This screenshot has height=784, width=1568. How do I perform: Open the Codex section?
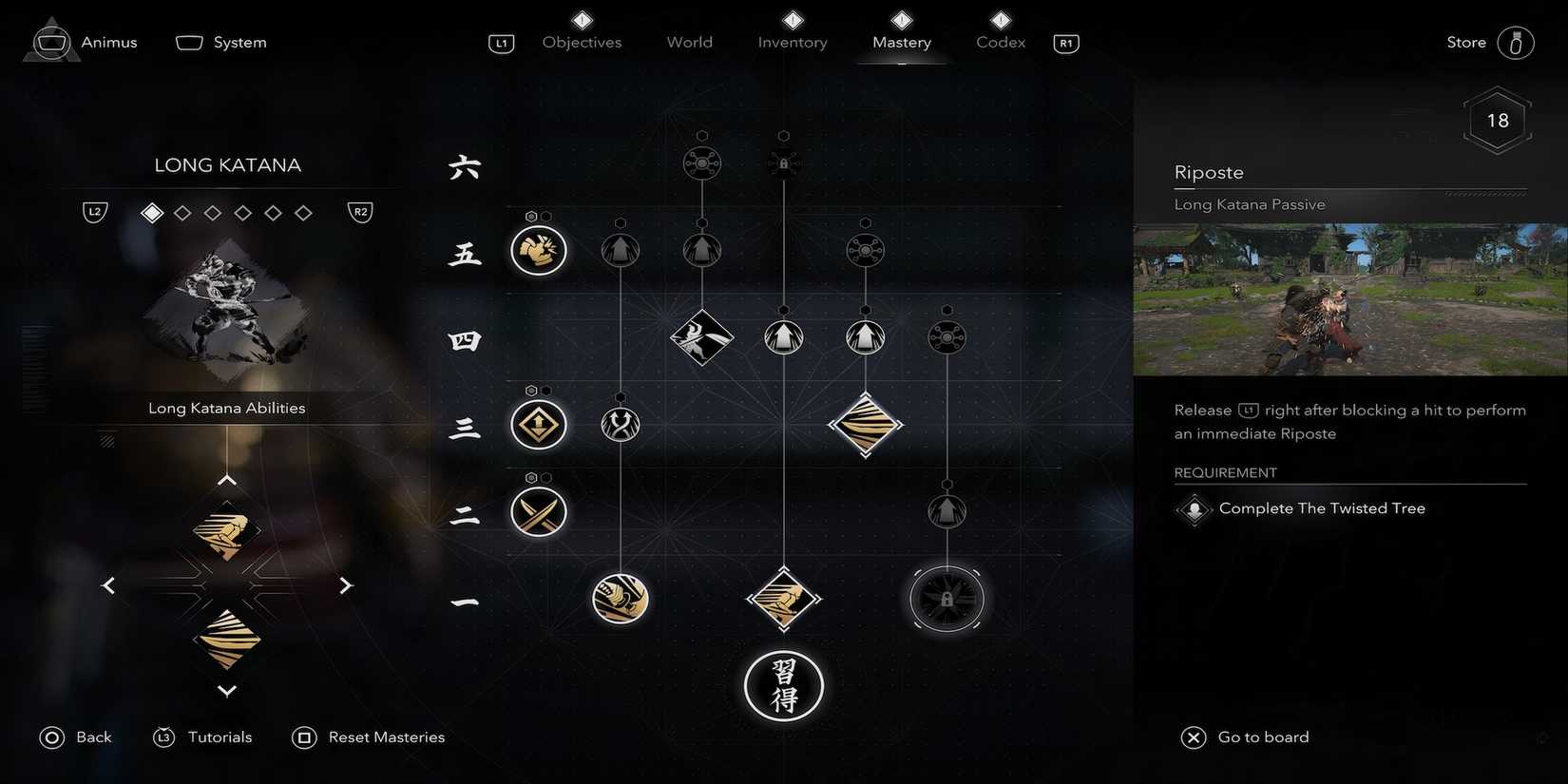point(999,42)
